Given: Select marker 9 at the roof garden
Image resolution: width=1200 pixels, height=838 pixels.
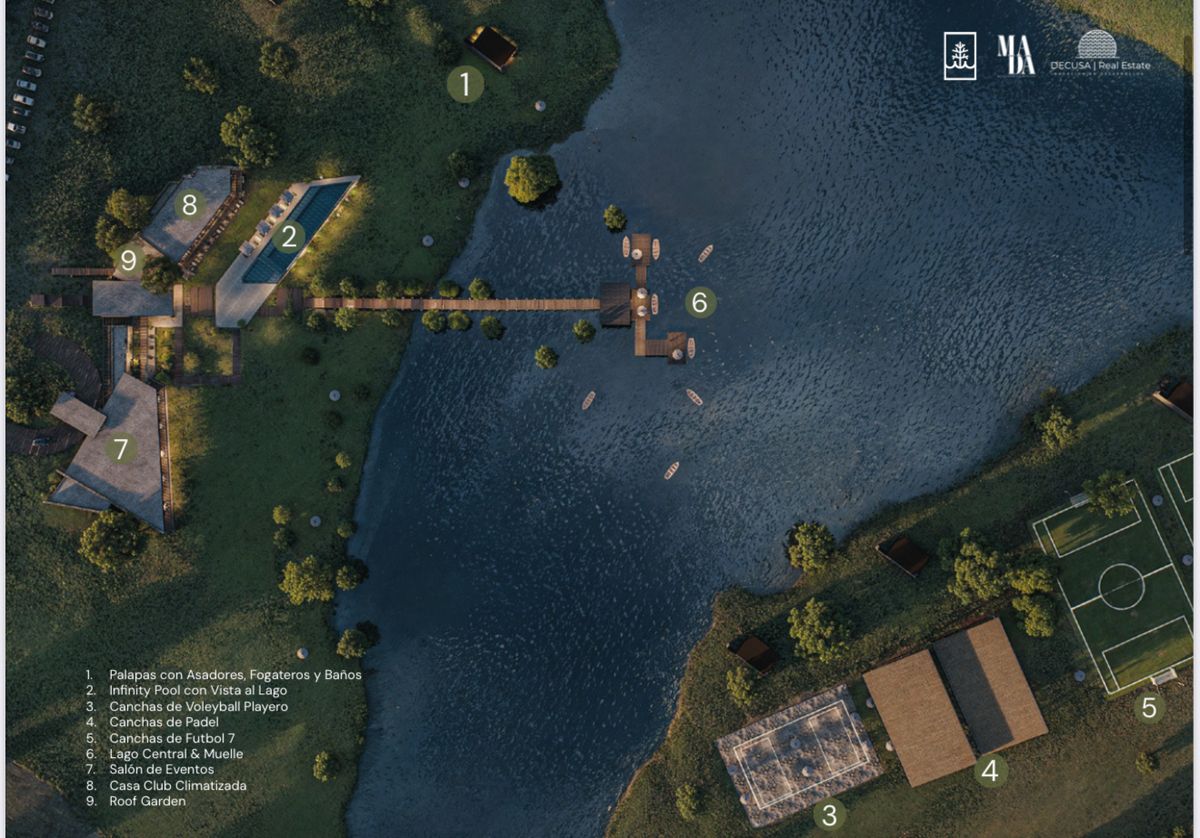Looking at the screenshot, I should pyautogui.click(x=128, y=261).
